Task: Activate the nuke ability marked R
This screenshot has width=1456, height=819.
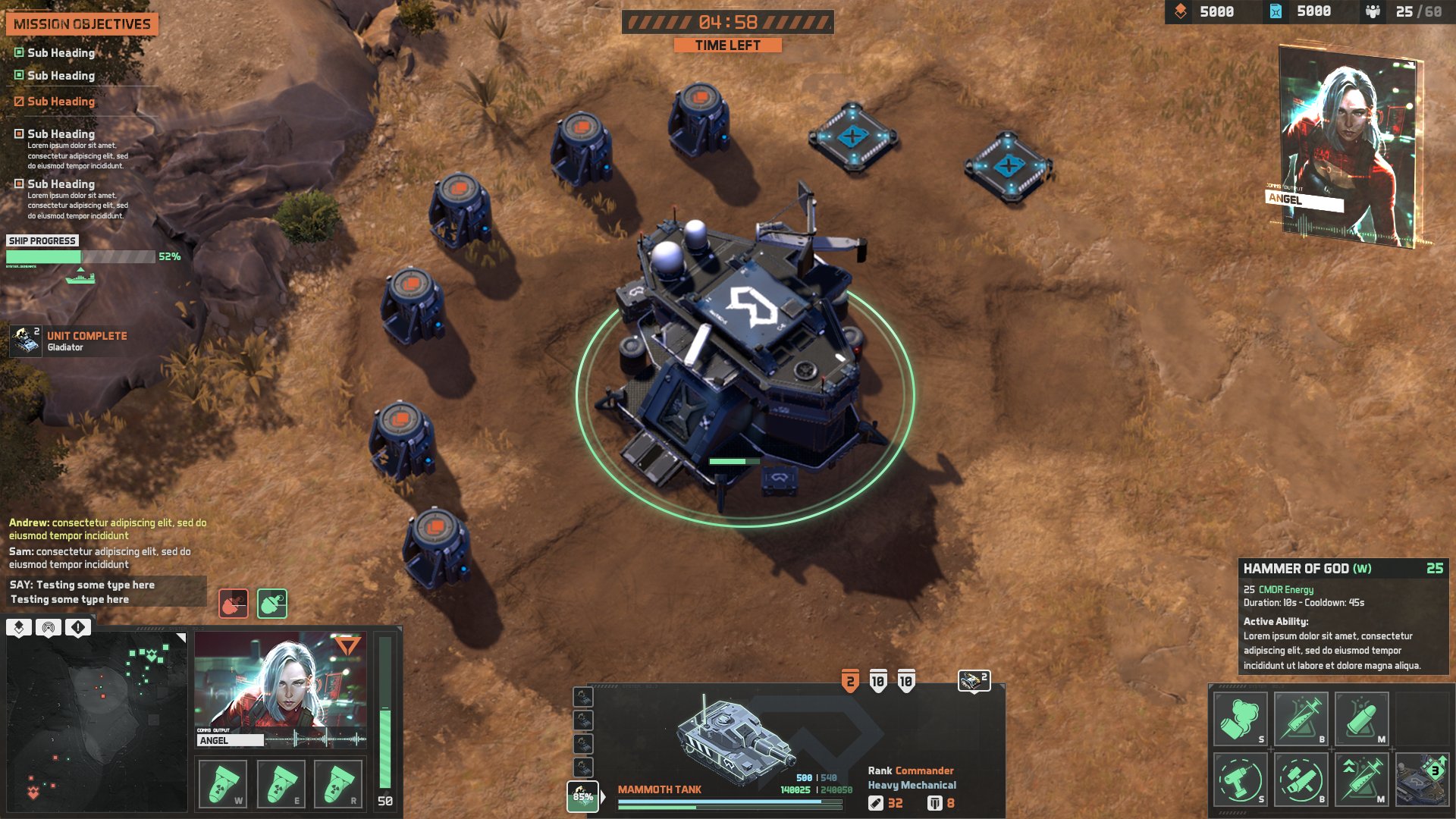Action: [338, 783]
